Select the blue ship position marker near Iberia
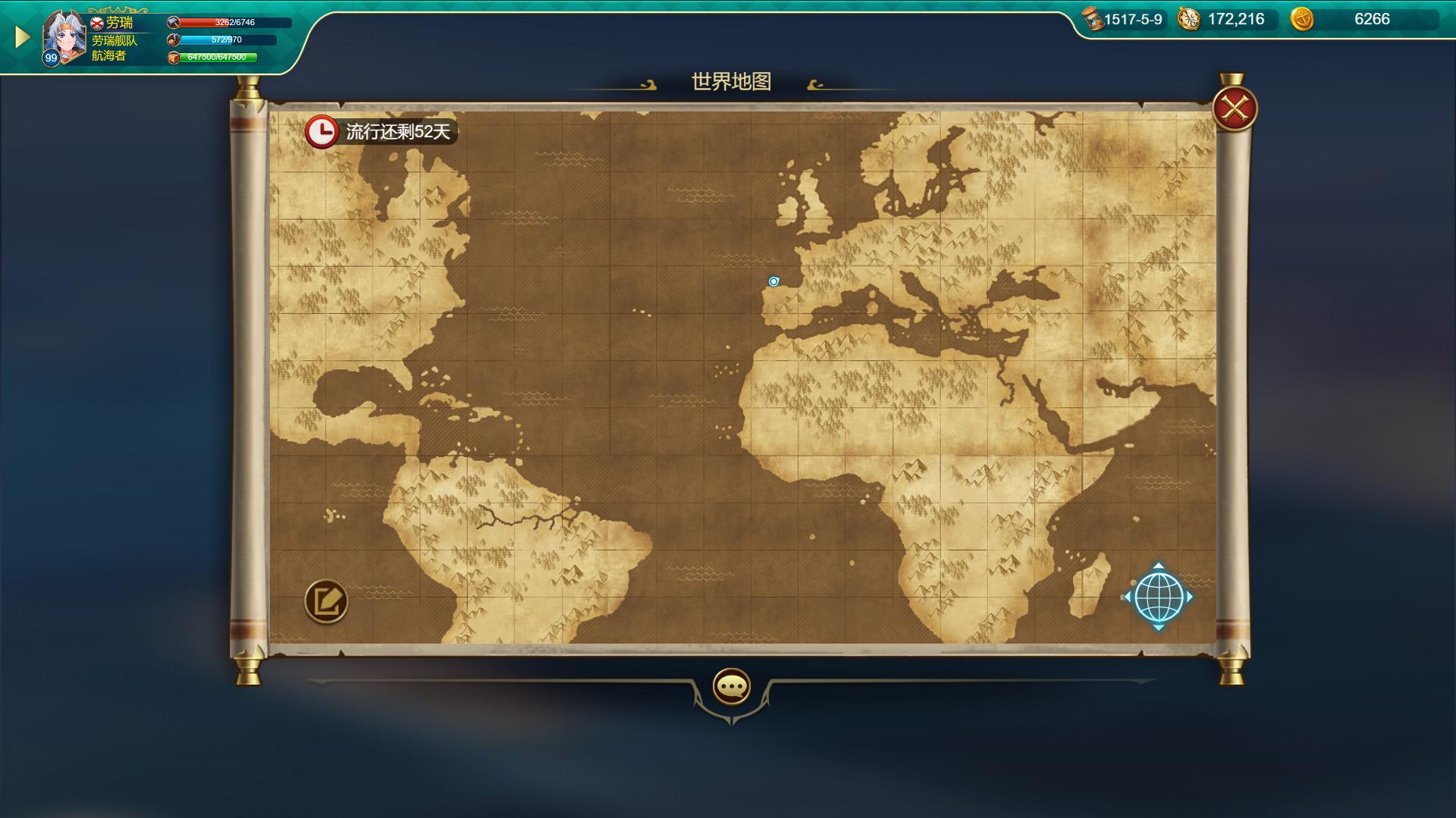The image size is (1456, 818). tap(773, 281)
